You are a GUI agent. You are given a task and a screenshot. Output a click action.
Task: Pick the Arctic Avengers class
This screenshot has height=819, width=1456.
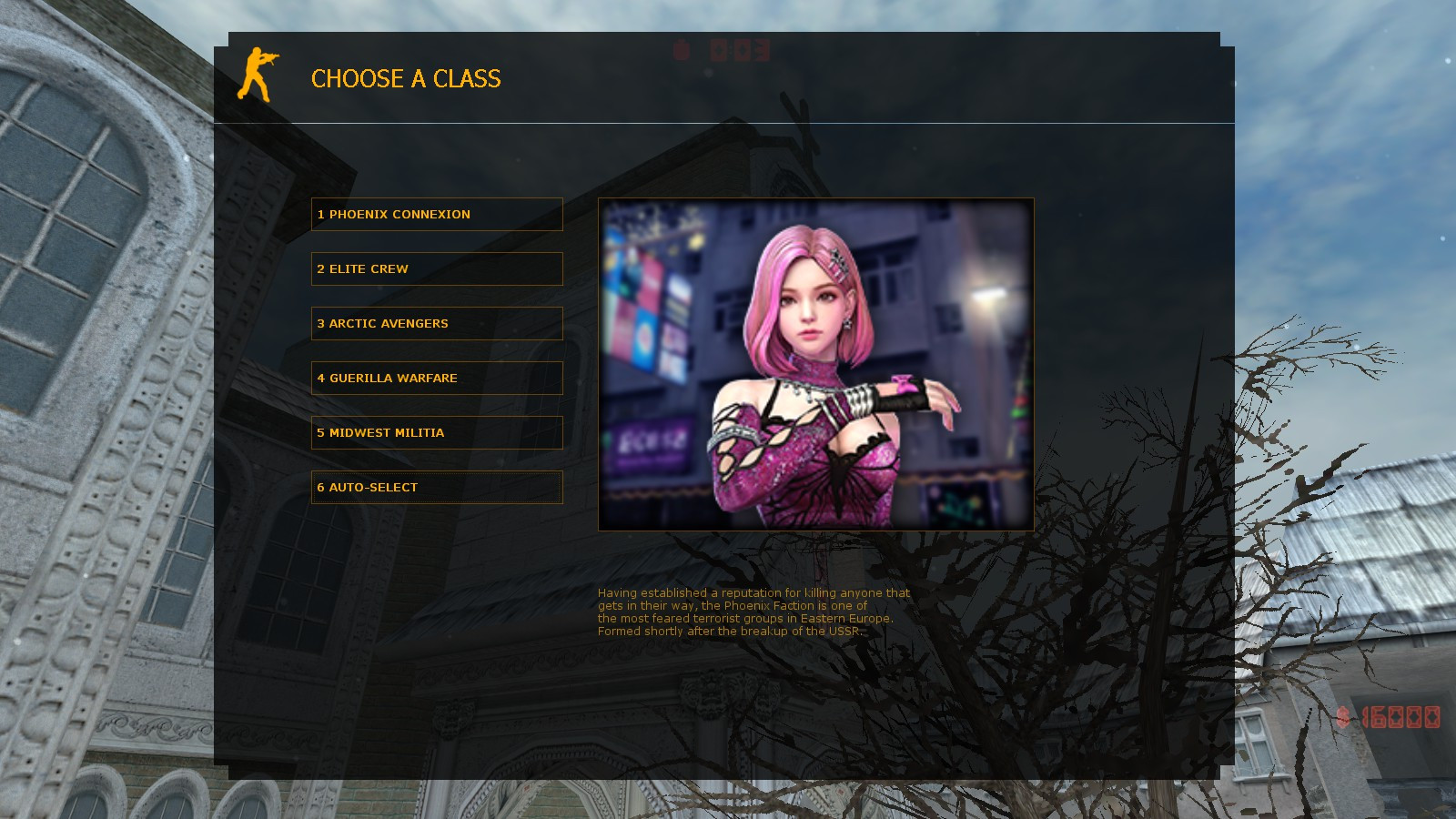coord(437,323)
